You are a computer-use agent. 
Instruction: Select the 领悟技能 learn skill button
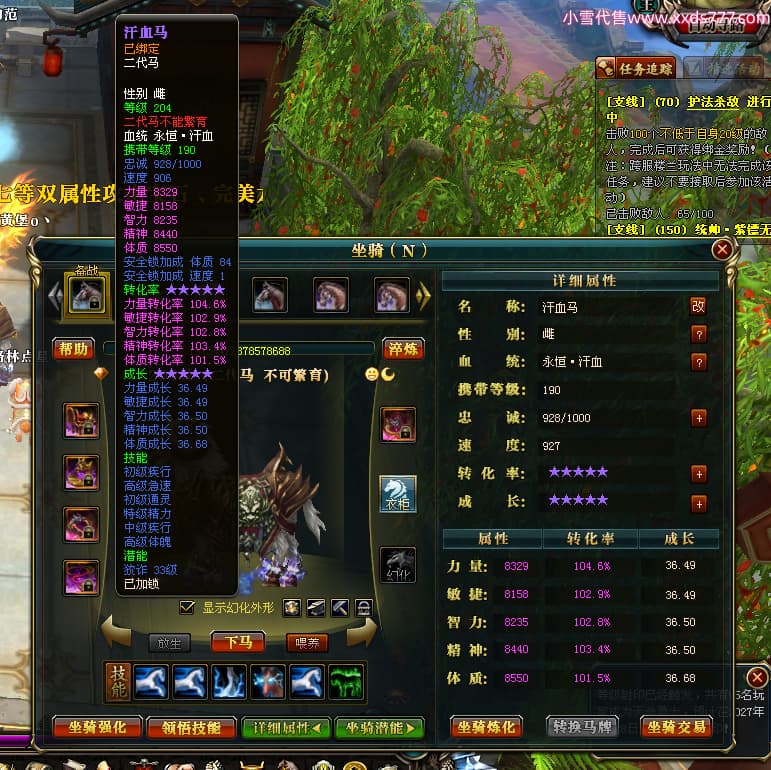click(x=192, y=728)
